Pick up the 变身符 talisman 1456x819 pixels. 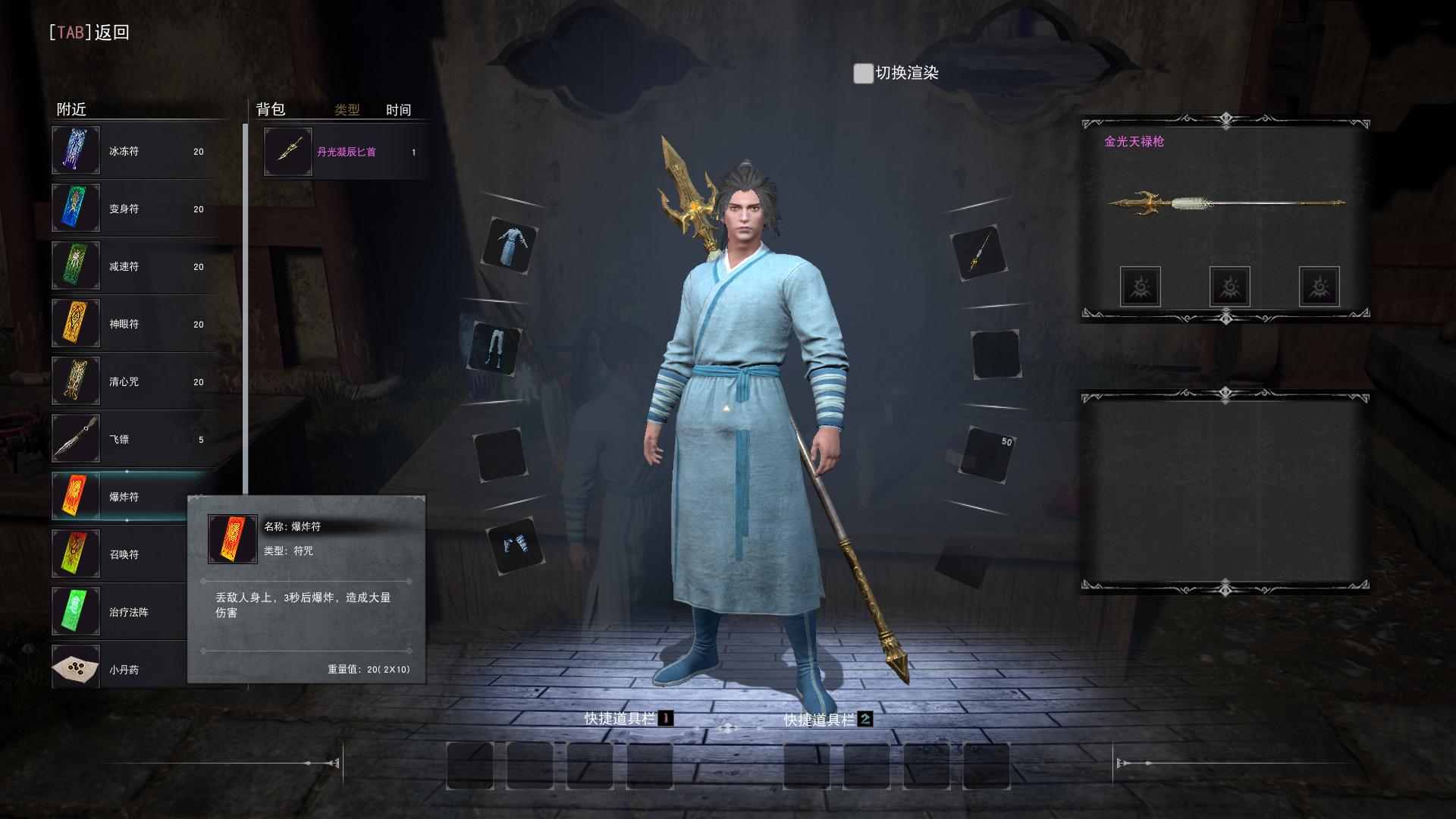coord(133,209)
